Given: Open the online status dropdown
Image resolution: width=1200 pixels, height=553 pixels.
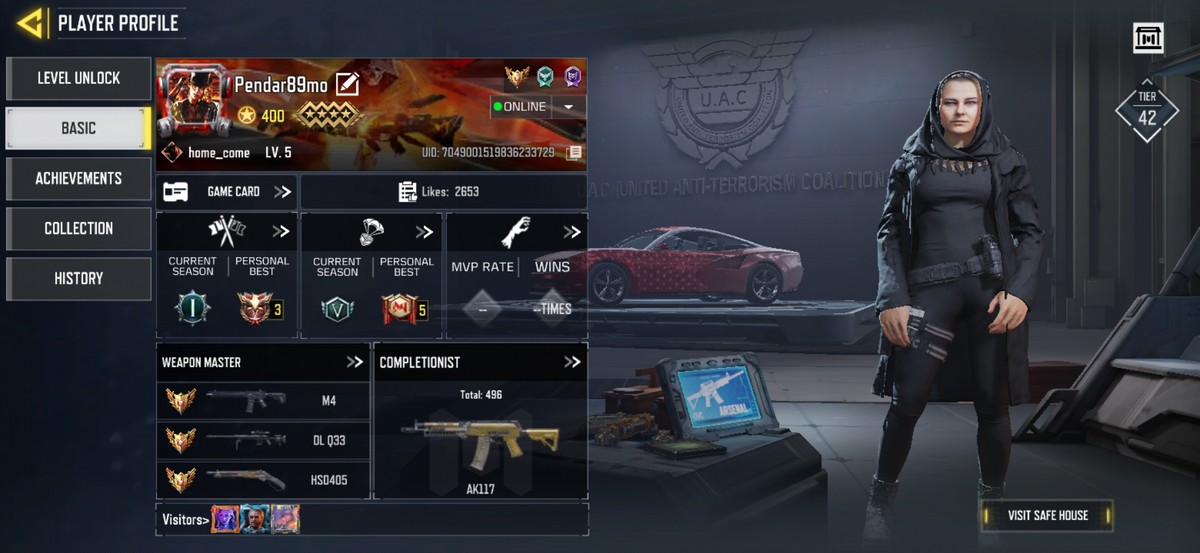Looking at the screenshot, I should (568, 107).
